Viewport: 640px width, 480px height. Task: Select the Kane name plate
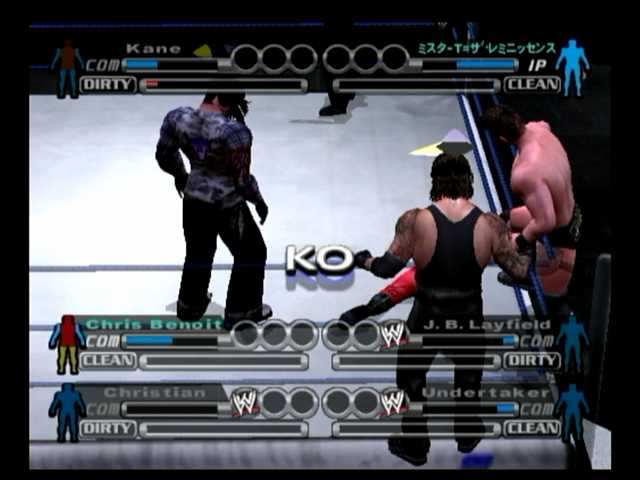[153, 48]
